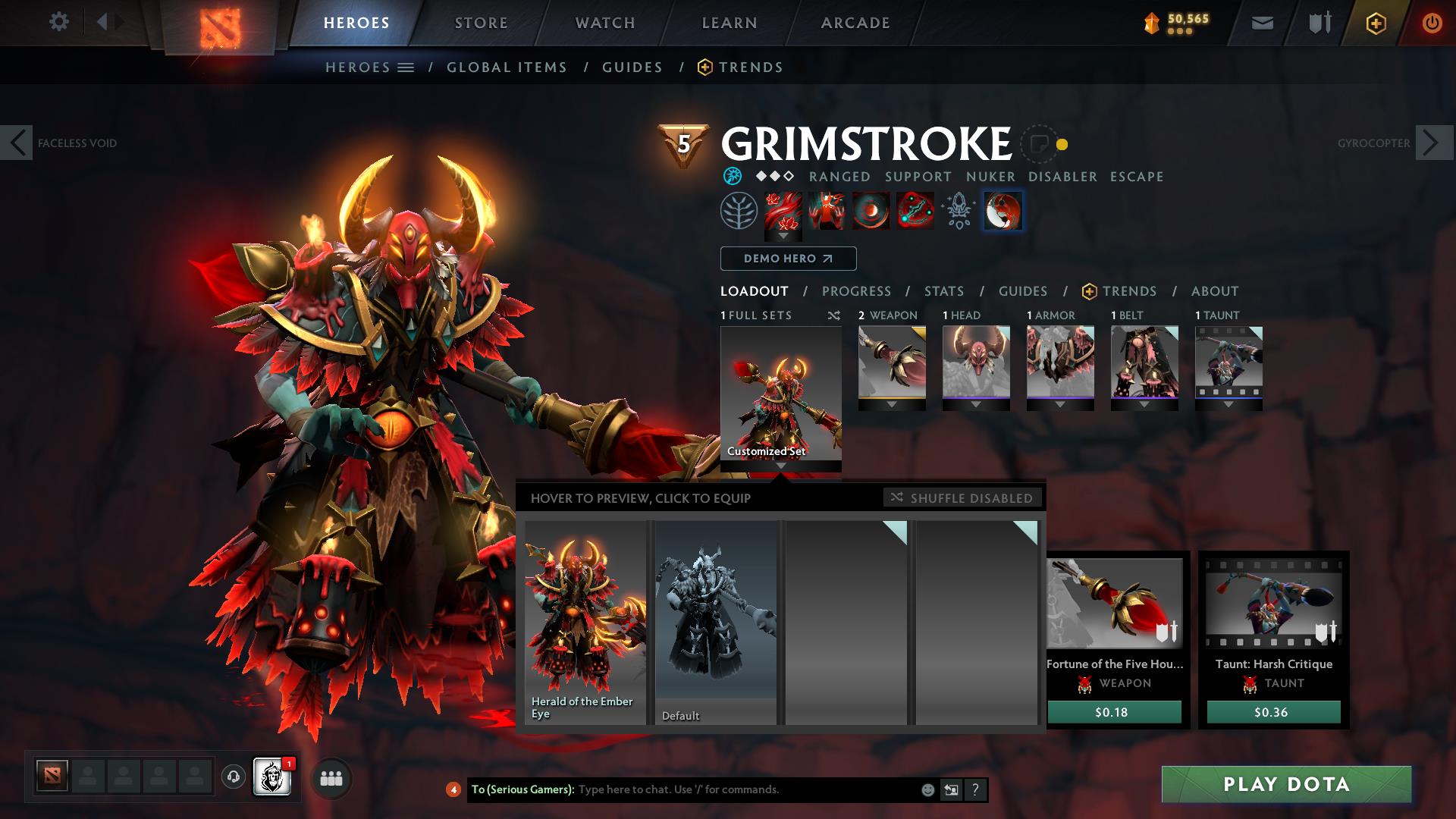Open the Arcade menu

(855, 23)
